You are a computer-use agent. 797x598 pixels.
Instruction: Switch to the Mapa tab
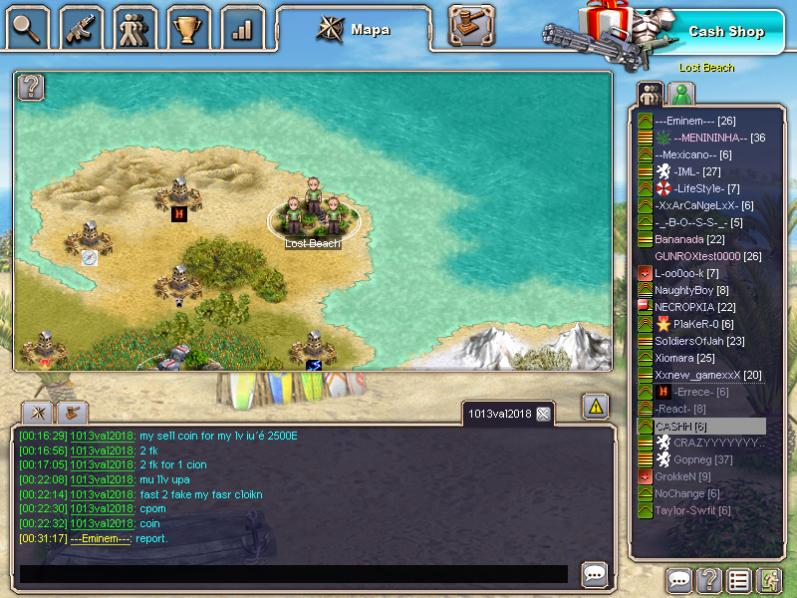(355, 29)
